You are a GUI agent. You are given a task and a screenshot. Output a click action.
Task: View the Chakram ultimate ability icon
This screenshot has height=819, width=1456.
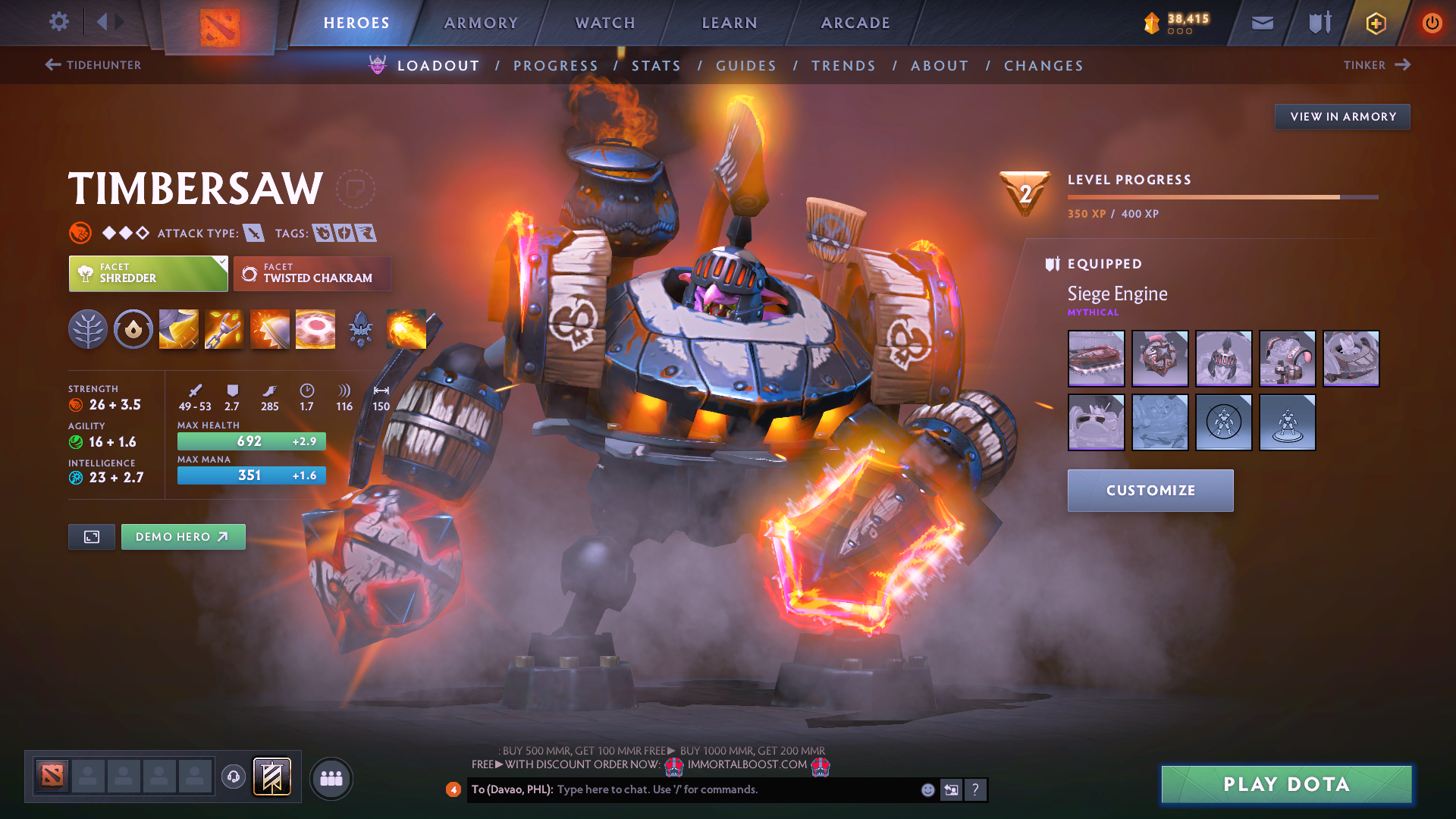click(315, 328)
